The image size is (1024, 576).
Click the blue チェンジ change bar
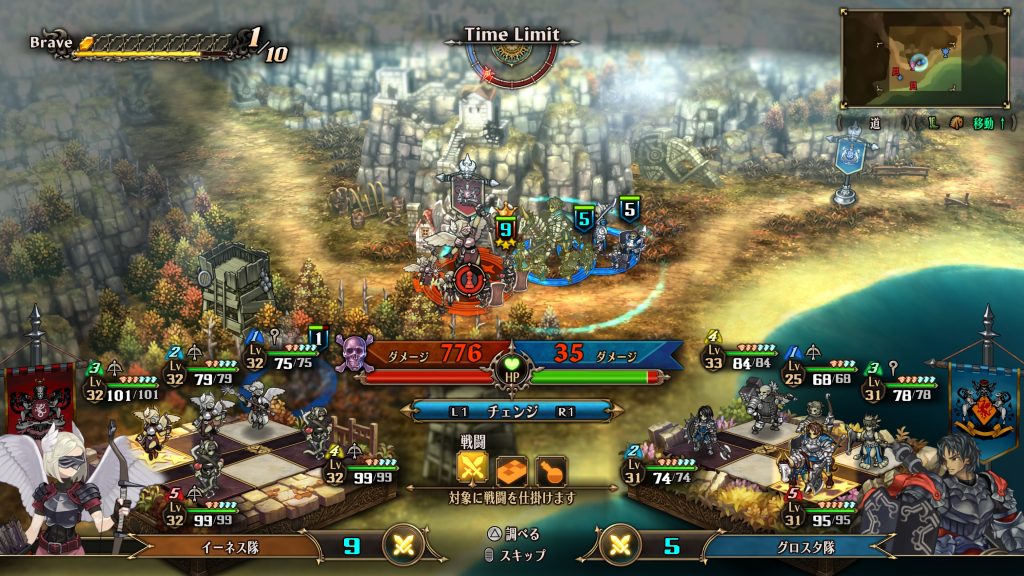pos(511,411)
